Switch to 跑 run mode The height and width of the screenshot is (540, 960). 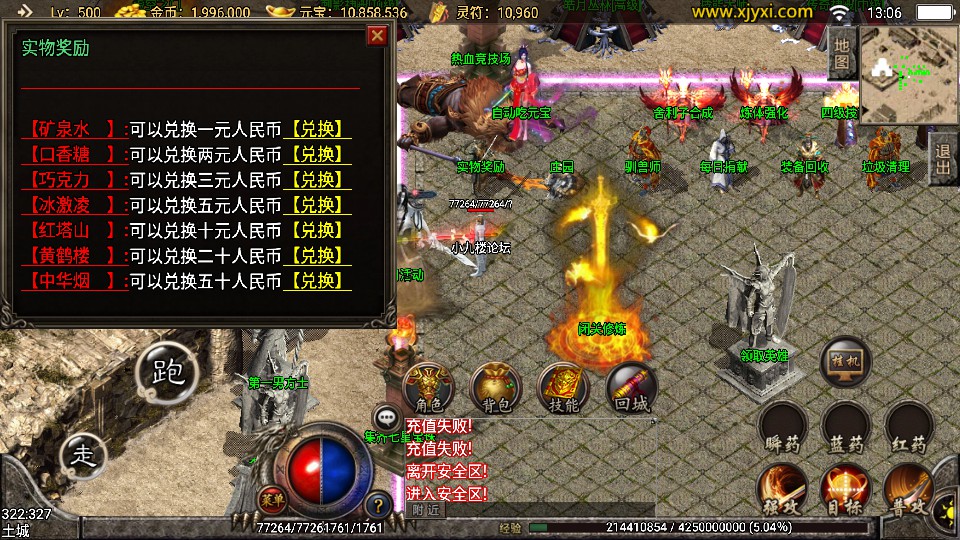click(x=168, y=372)
